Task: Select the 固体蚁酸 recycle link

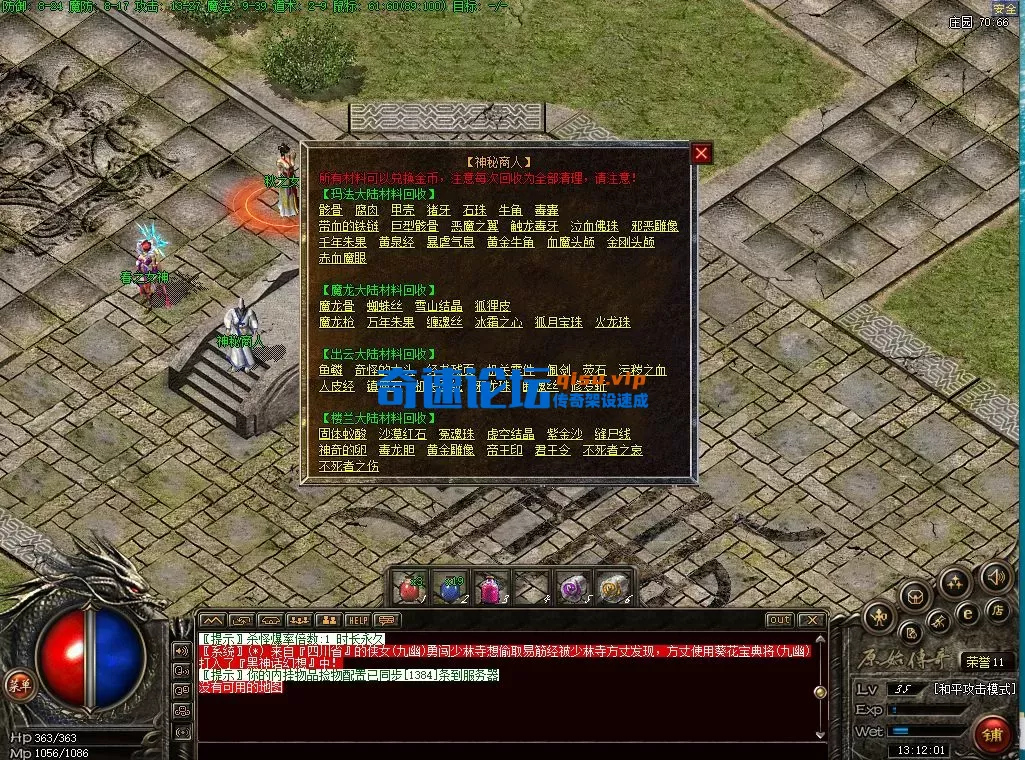Action: 342,434
